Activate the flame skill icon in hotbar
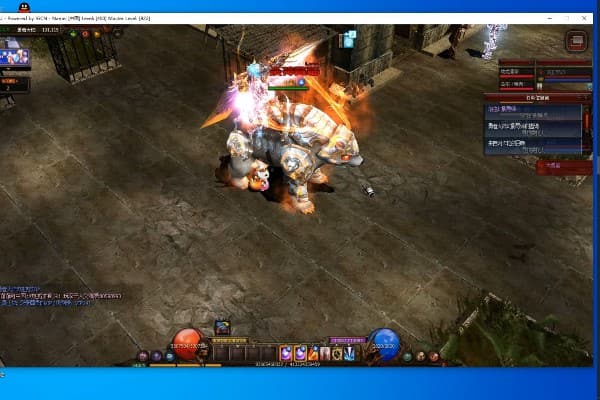The image size is (600, 400). click(x=312, y=352)
